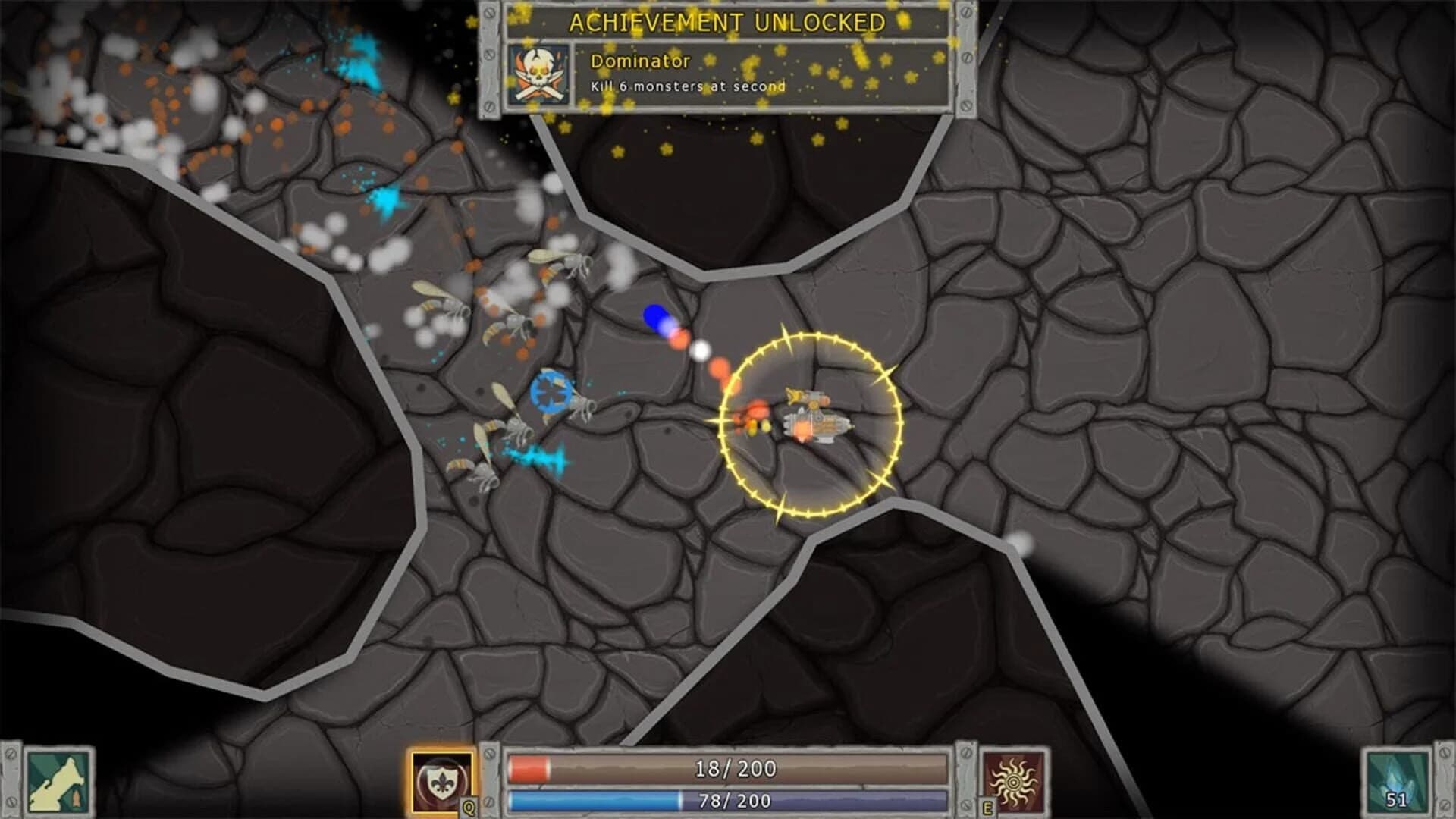Viewport: 1456px width, 819px height.
Task: Click the Kill 6 monsters at second description
Action: point(684,88)
